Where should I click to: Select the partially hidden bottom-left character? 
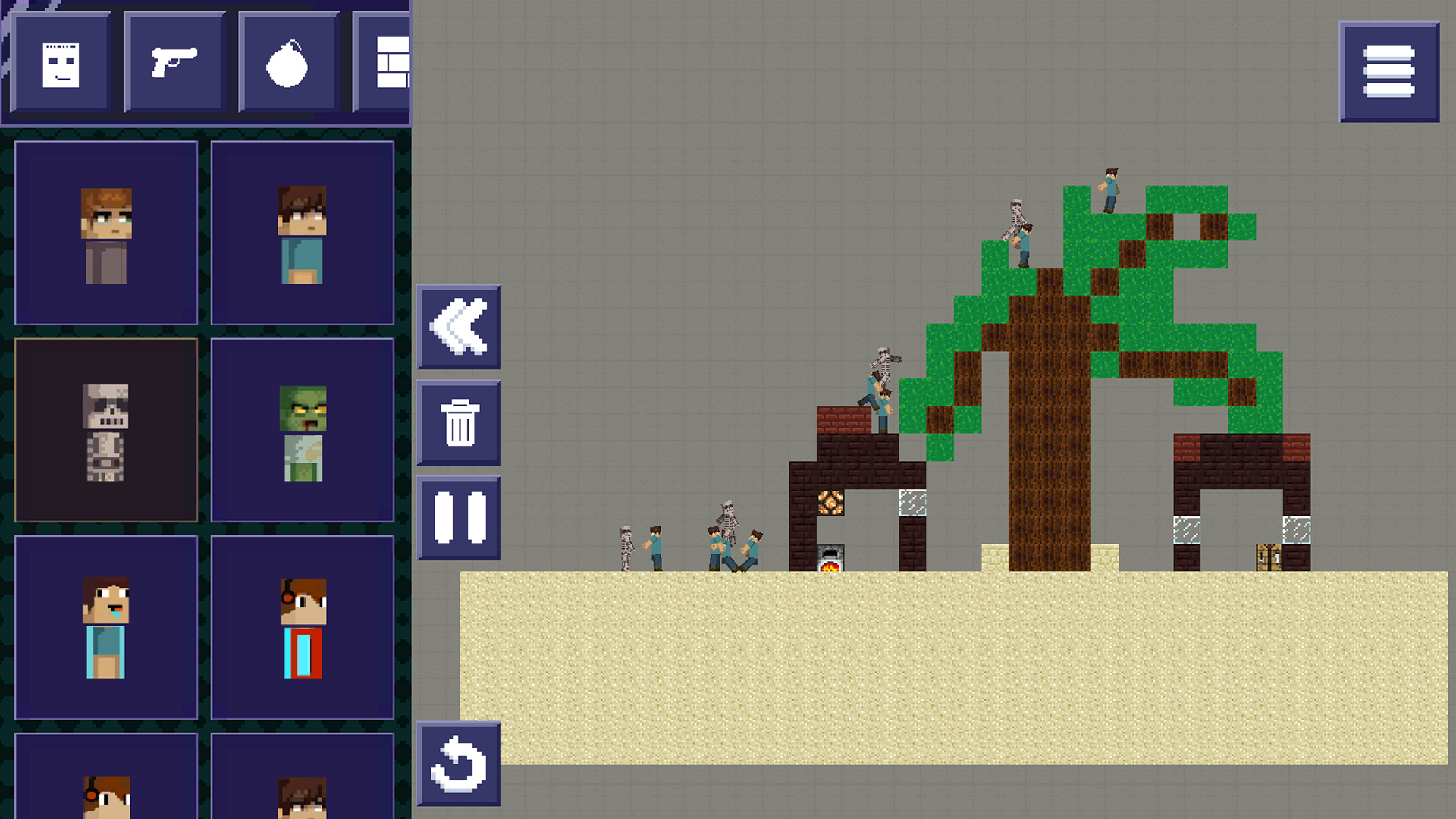point(105,792)
